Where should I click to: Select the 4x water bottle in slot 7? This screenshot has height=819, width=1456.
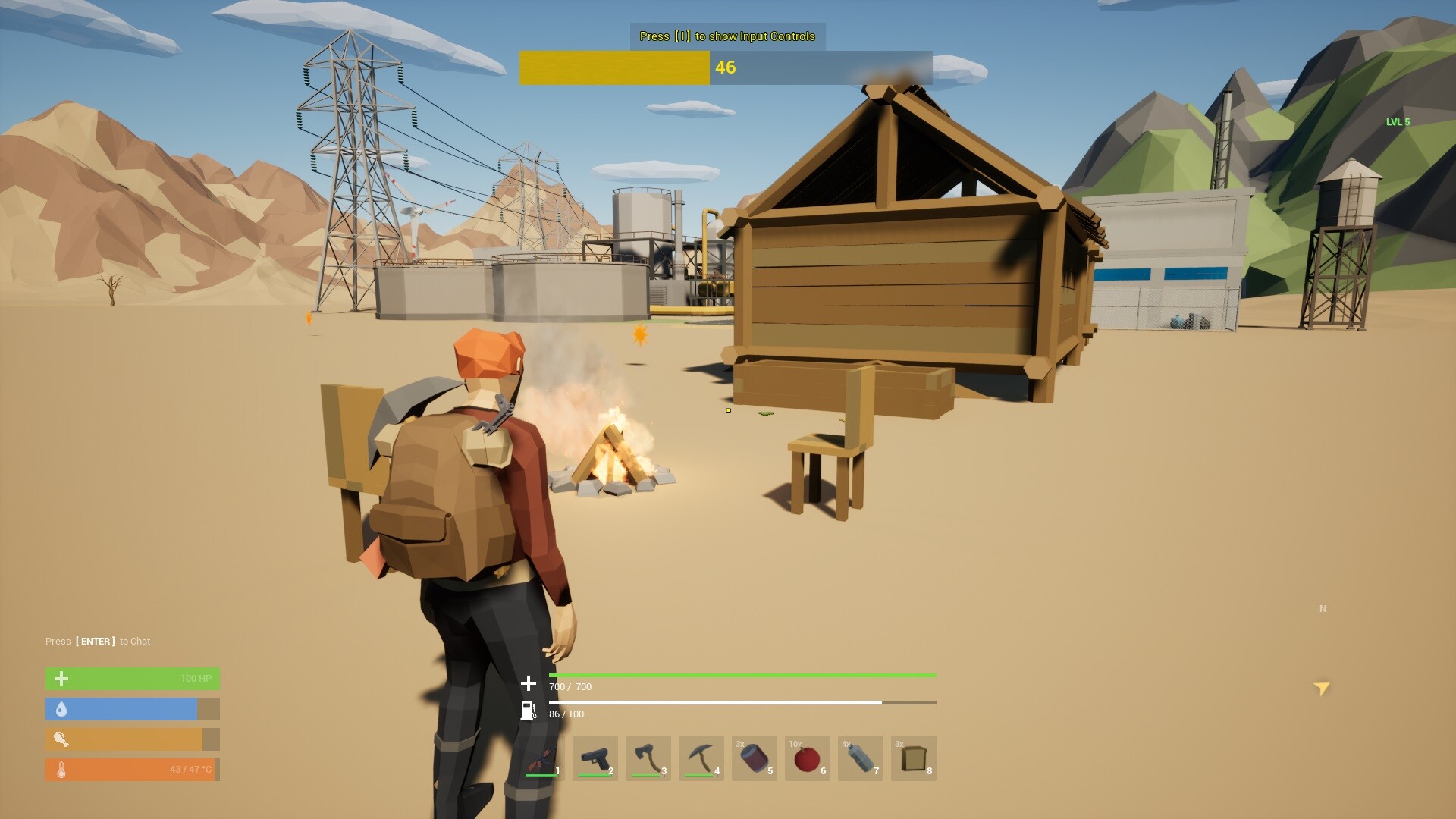pyautogui.click(x=862, y=756)
